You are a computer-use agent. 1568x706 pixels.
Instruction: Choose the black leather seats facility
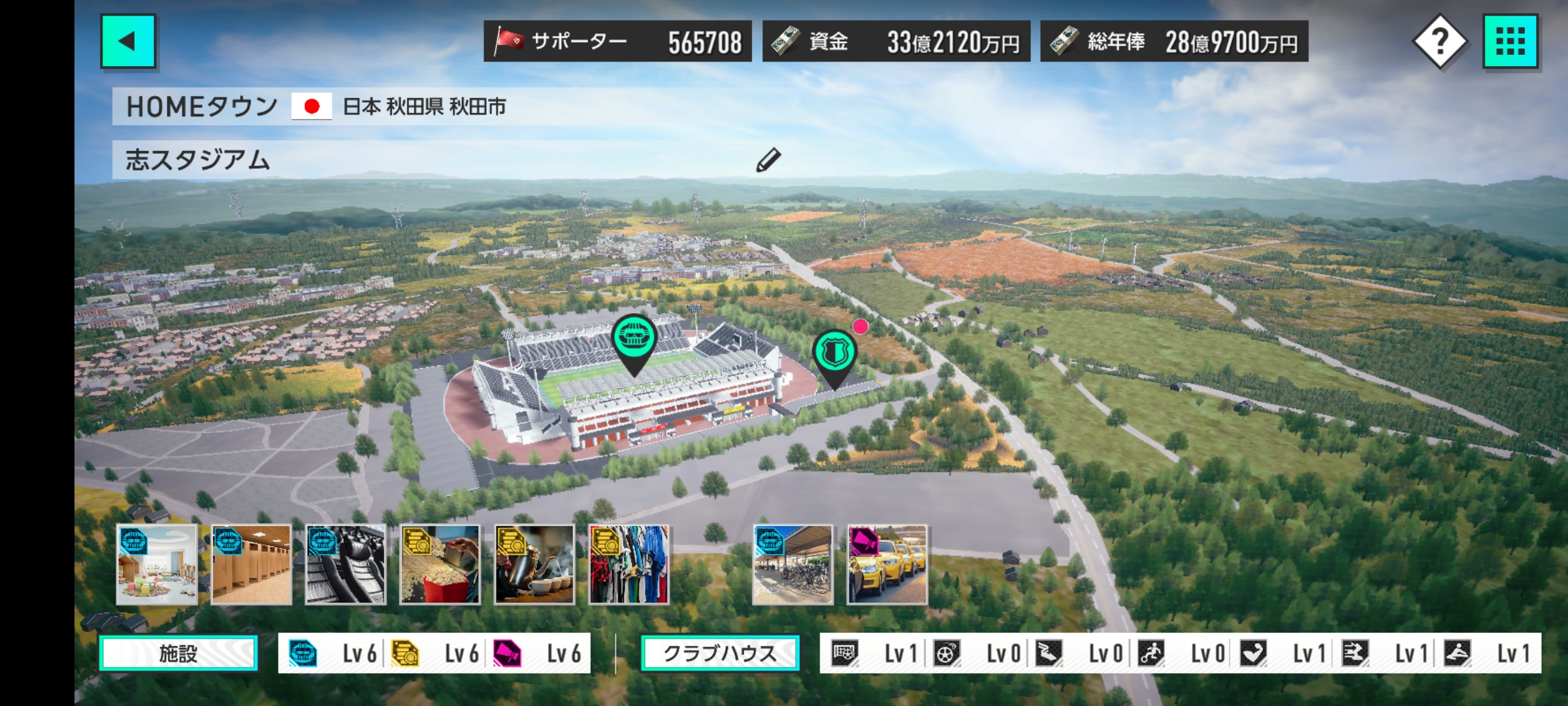[x=346, y=565]
